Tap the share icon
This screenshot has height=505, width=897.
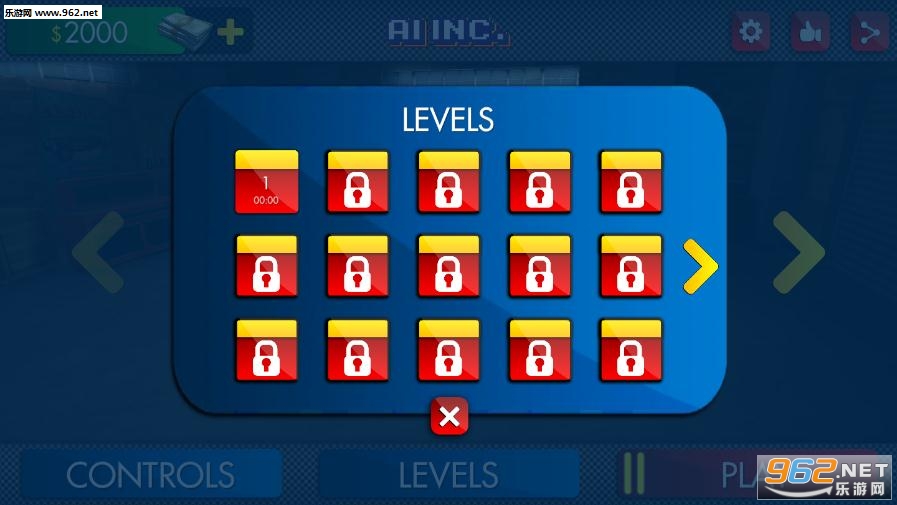point(868,33)
